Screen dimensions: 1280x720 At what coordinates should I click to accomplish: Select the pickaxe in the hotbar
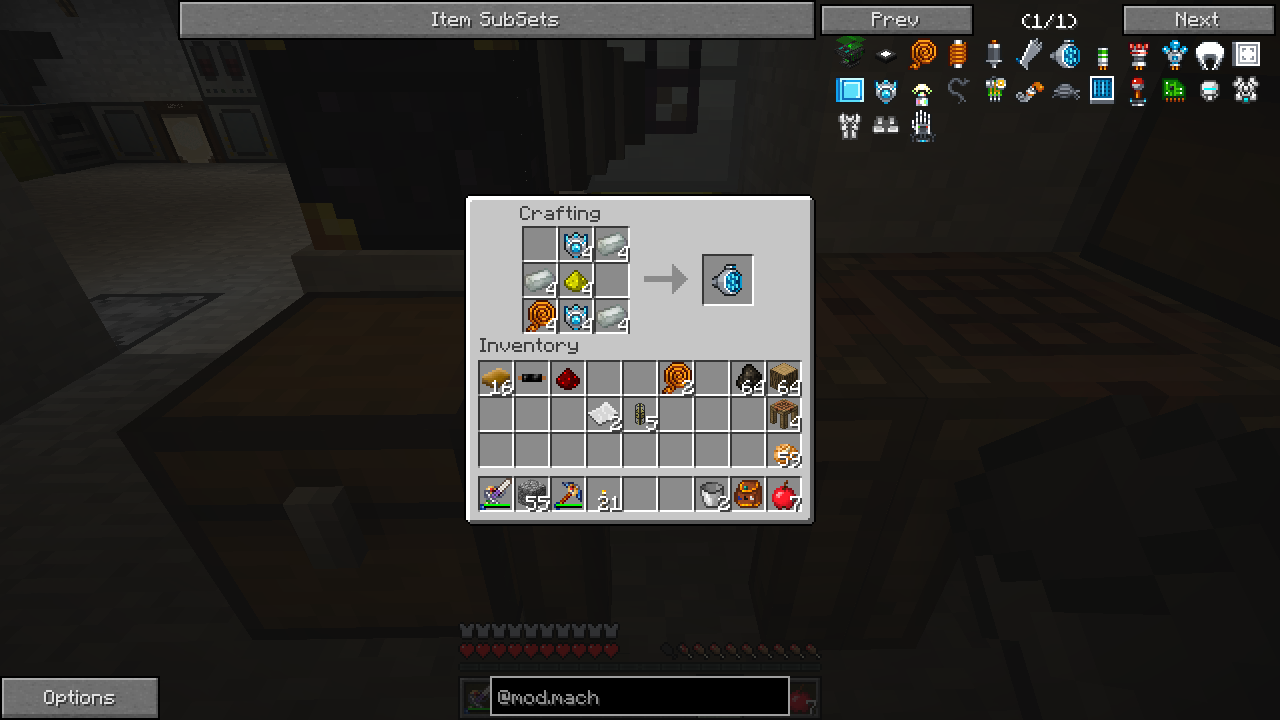click(x=568, y=495)
